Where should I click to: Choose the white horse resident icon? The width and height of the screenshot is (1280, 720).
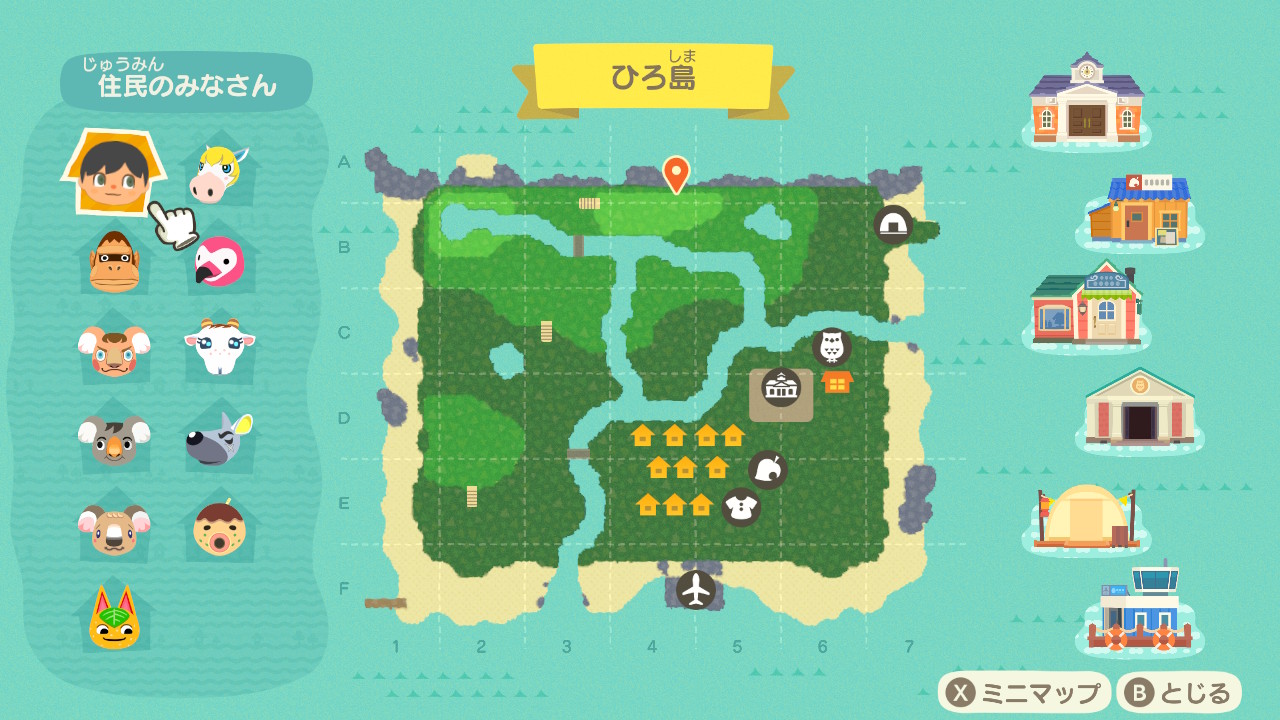point(217,174)
